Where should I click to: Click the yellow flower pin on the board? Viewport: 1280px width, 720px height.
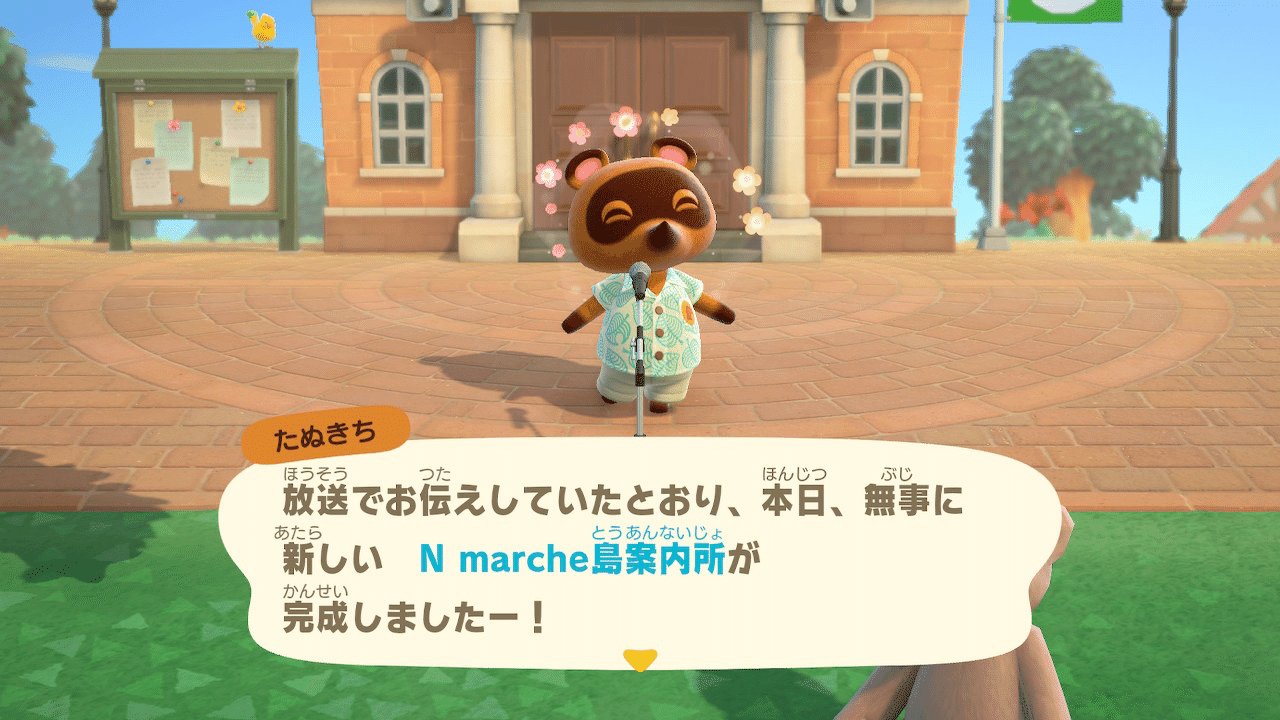click(x=238, y=108)
